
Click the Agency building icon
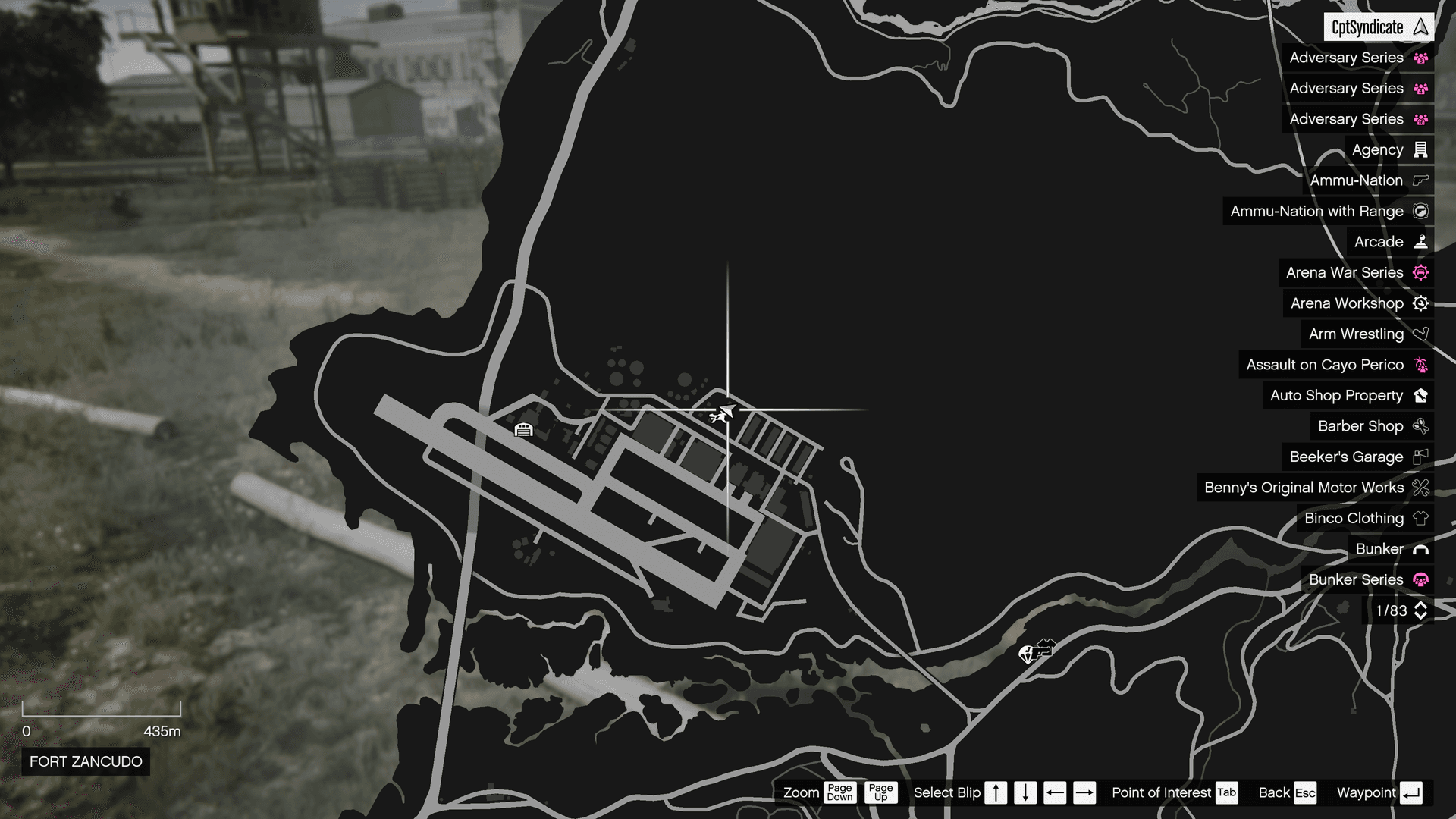pyautogui.click(x=1419, y=149)
